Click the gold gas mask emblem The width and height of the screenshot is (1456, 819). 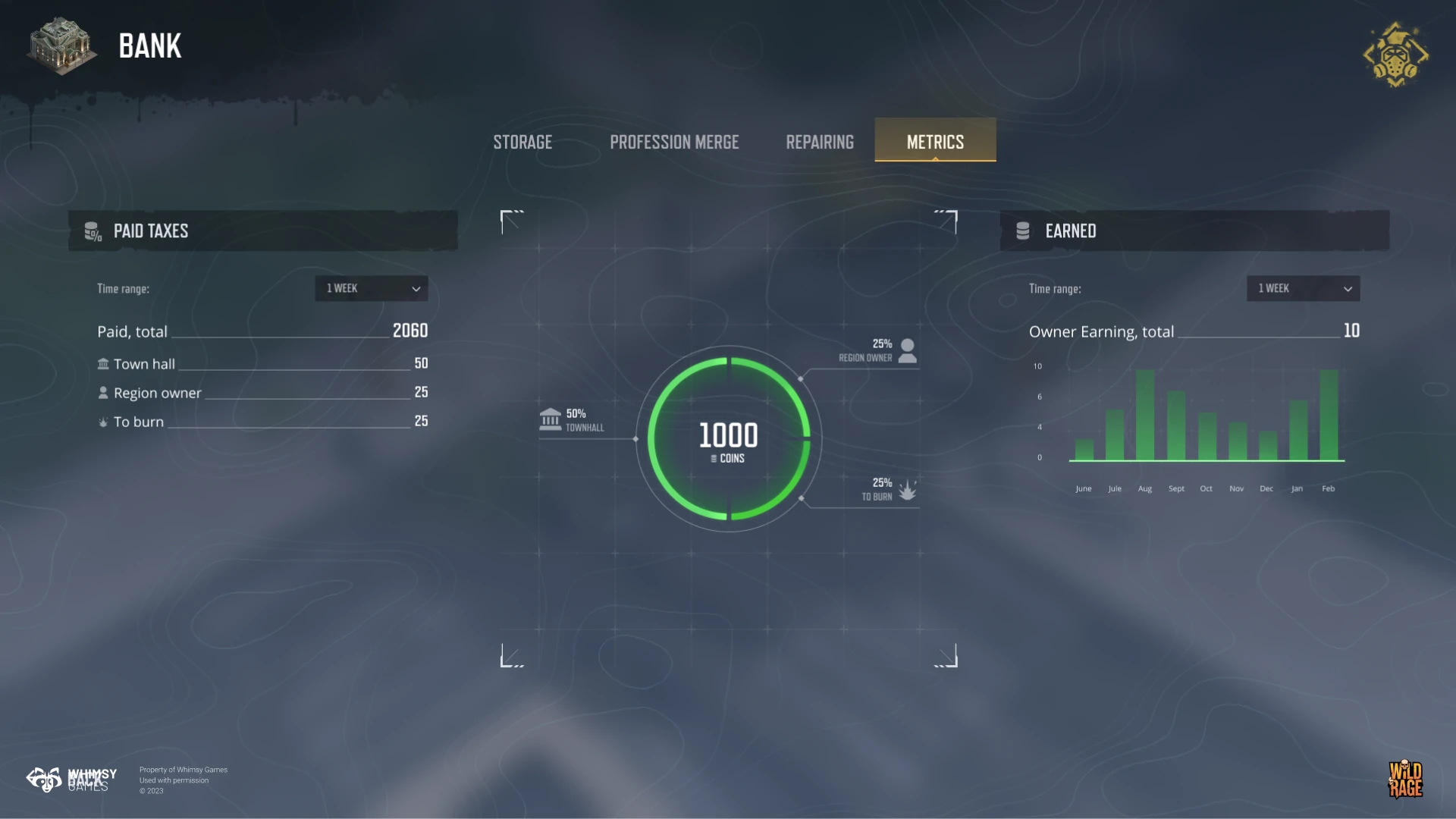1395,55
